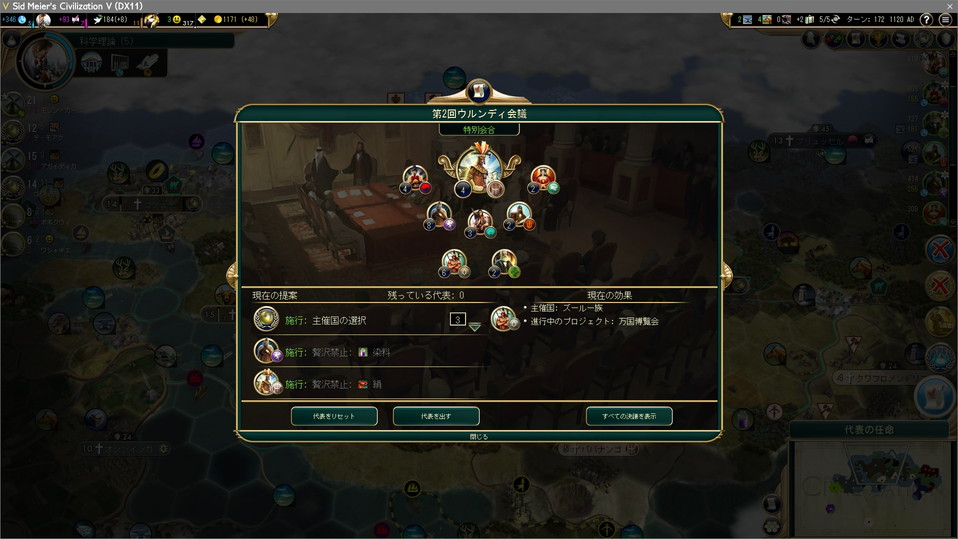Click the large host leader portrait
Image resolution: width=958 pixels, height=539 pixels.
click(x=477, y=170)
